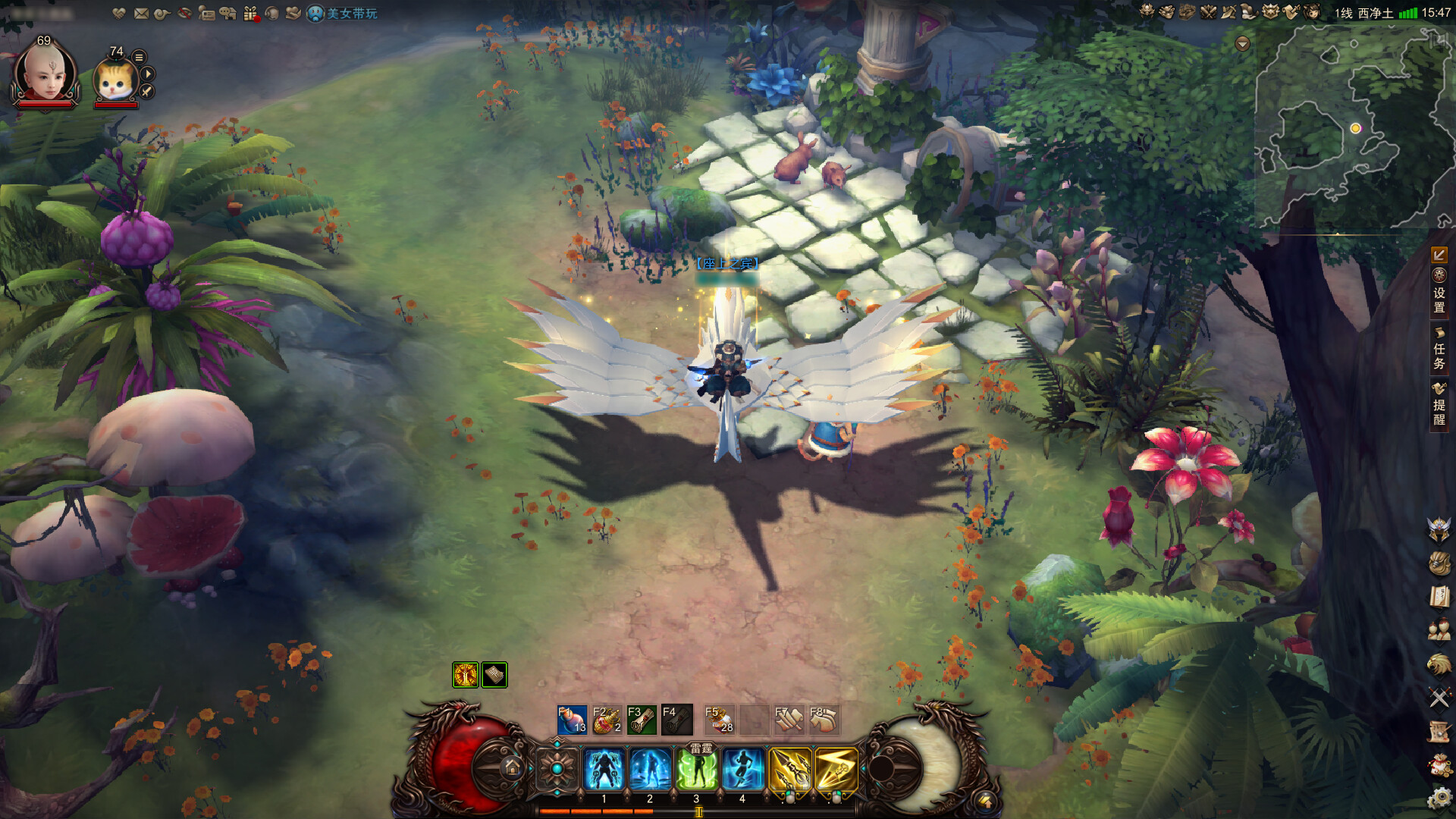Activate the 雷霆 green aura skill
Image resolution: width=1456 pixels, height=819 pixels.
coord(697,769)
